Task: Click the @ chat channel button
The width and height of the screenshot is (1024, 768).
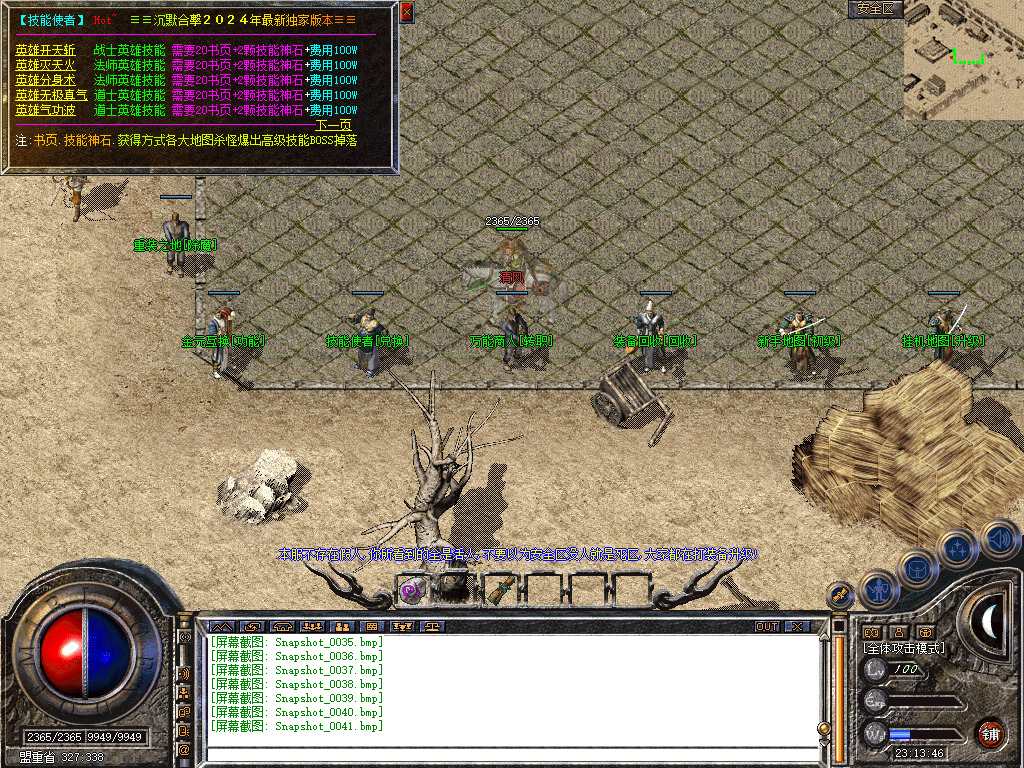Action: [184, 748]
